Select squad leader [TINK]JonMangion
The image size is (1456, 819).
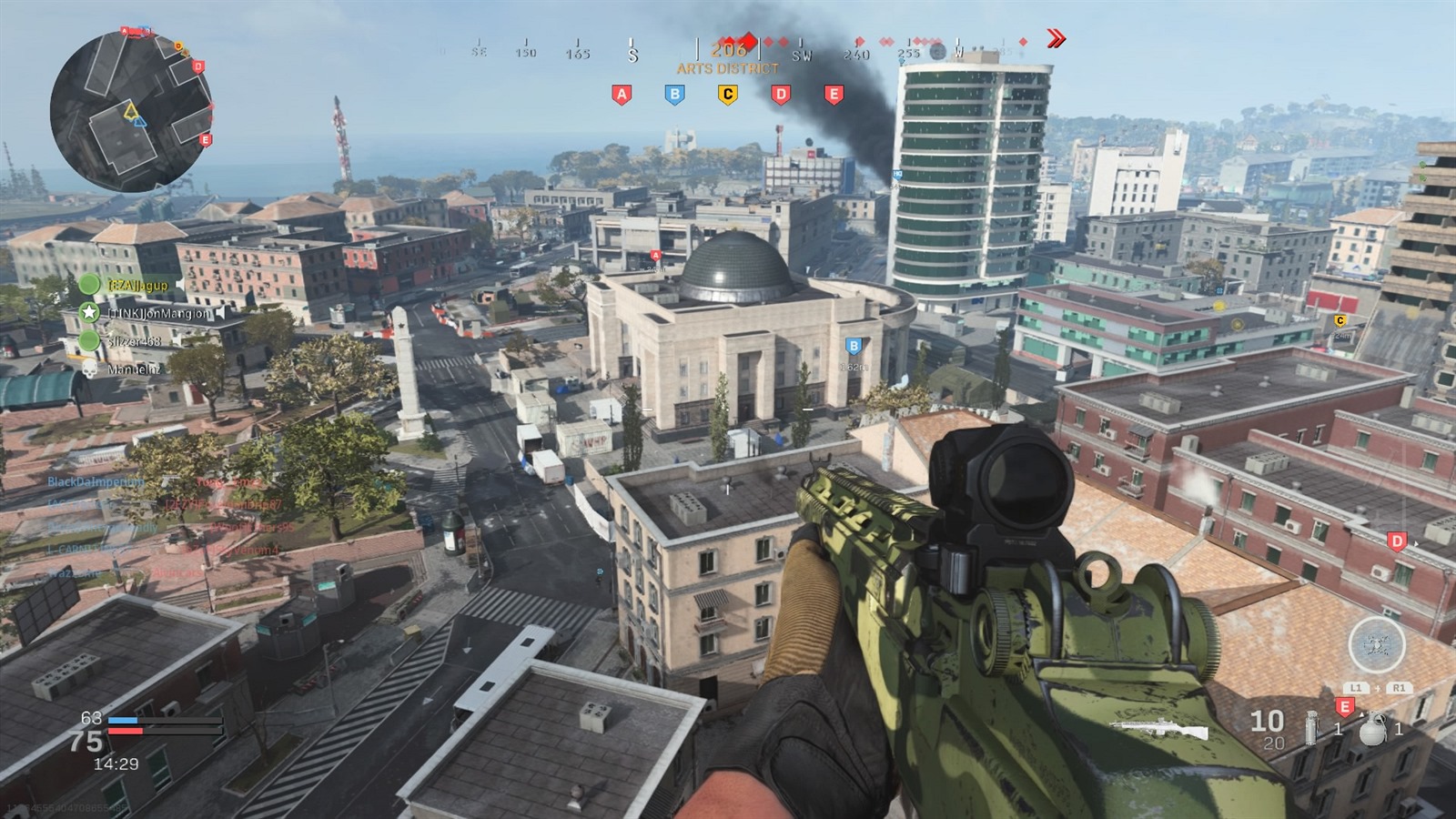158,313
